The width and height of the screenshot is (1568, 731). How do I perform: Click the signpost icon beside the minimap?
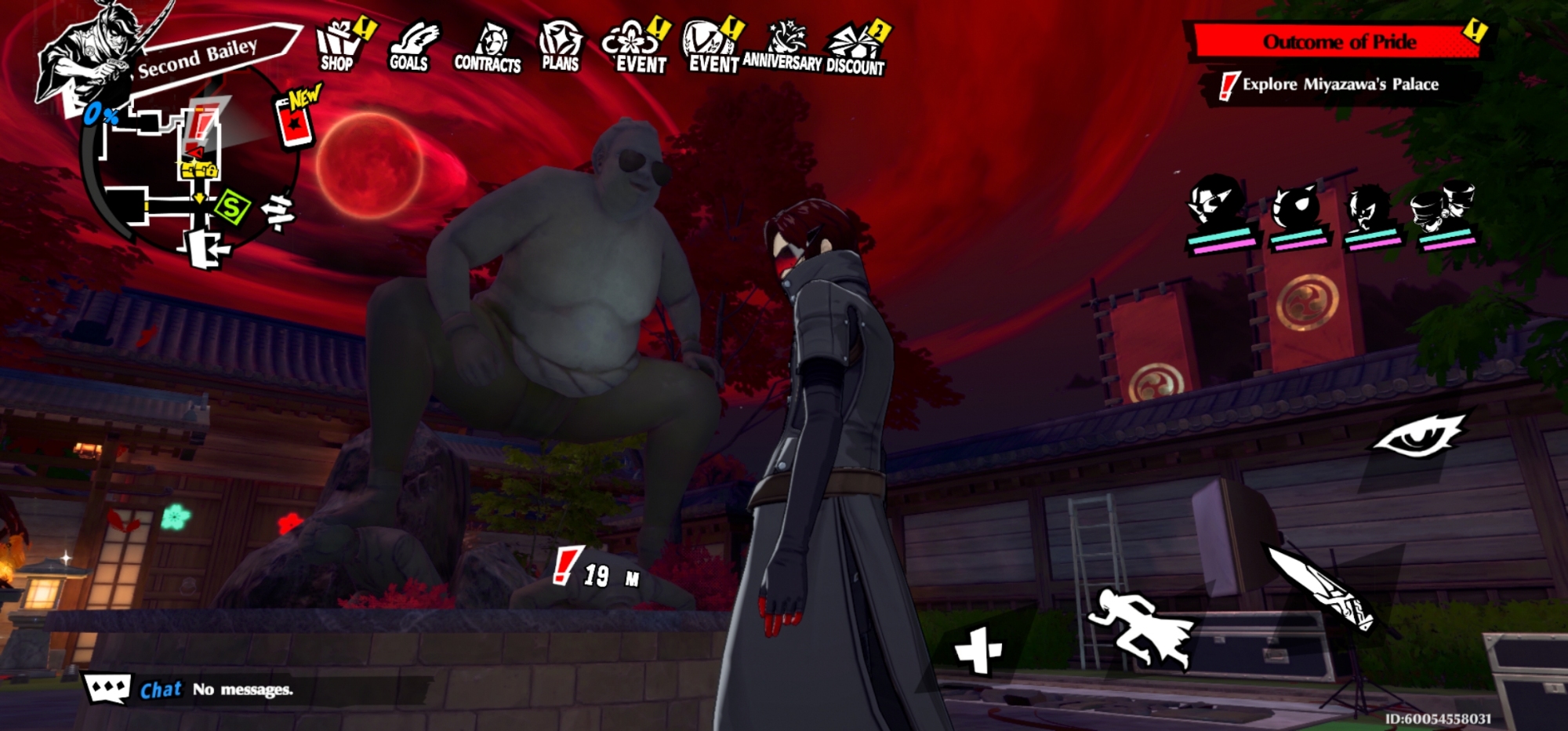278,212
